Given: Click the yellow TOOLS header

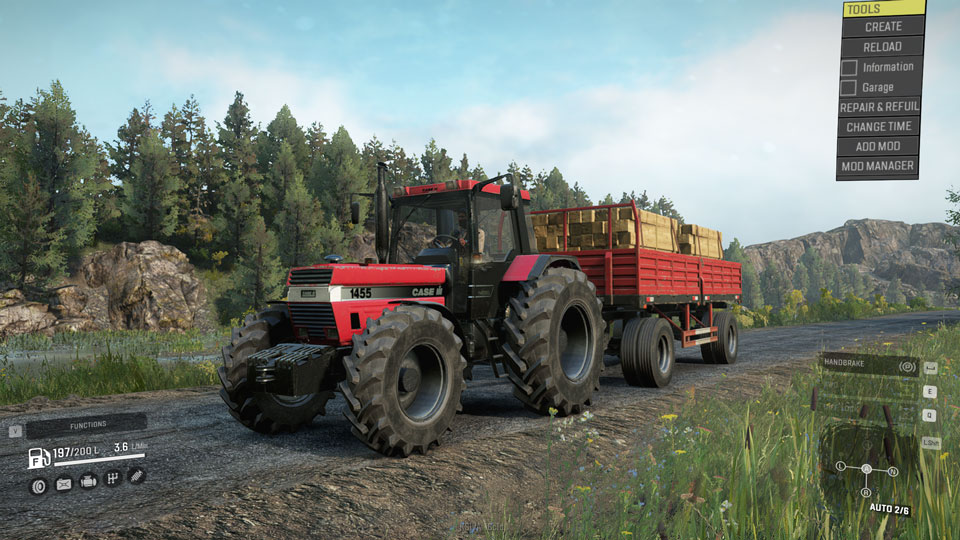Looking at the screenshot, I should coord(883,9).
